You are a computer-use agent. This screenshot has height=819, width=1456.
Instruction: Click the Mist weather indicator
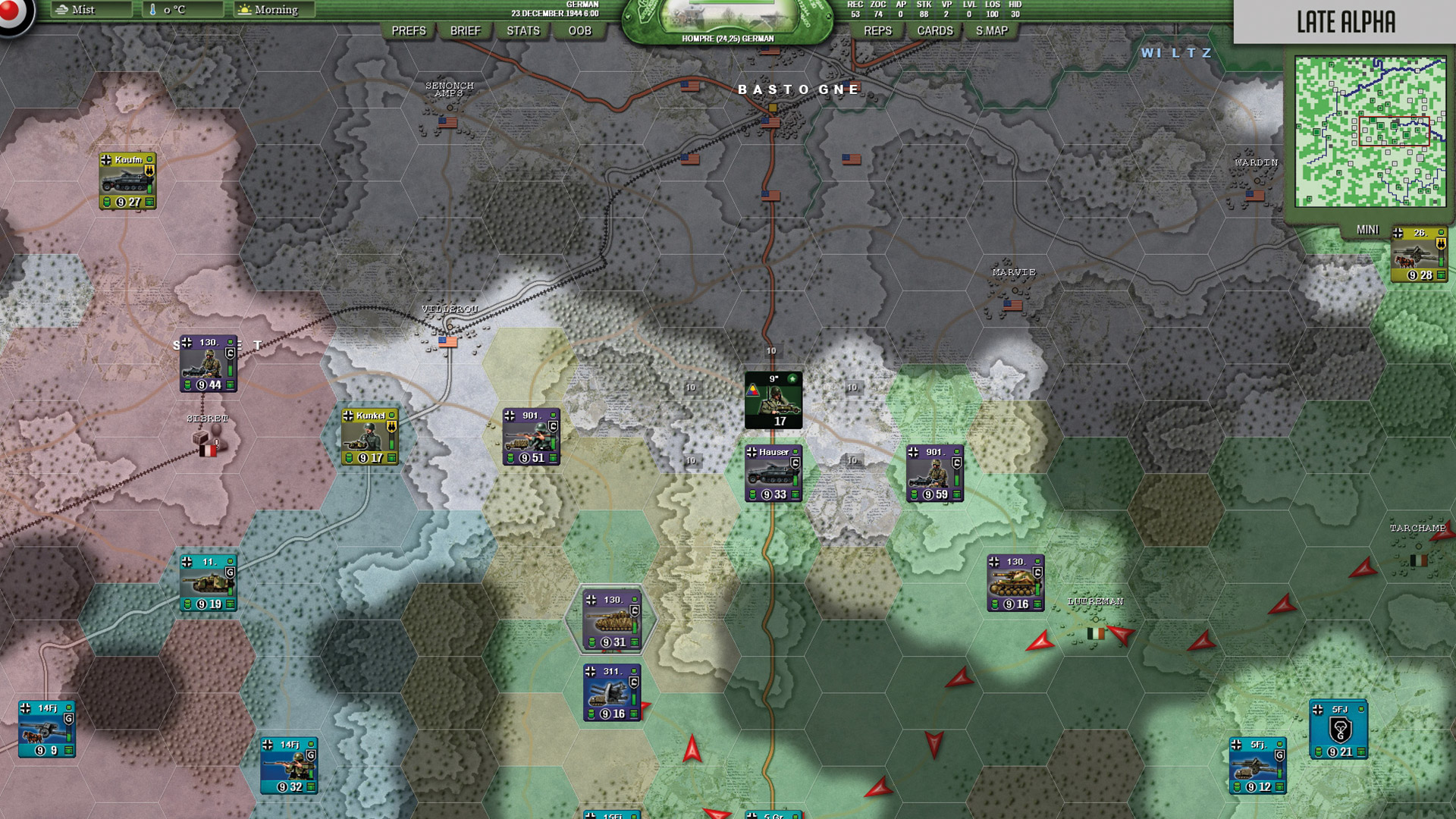(x=86, y=11)
